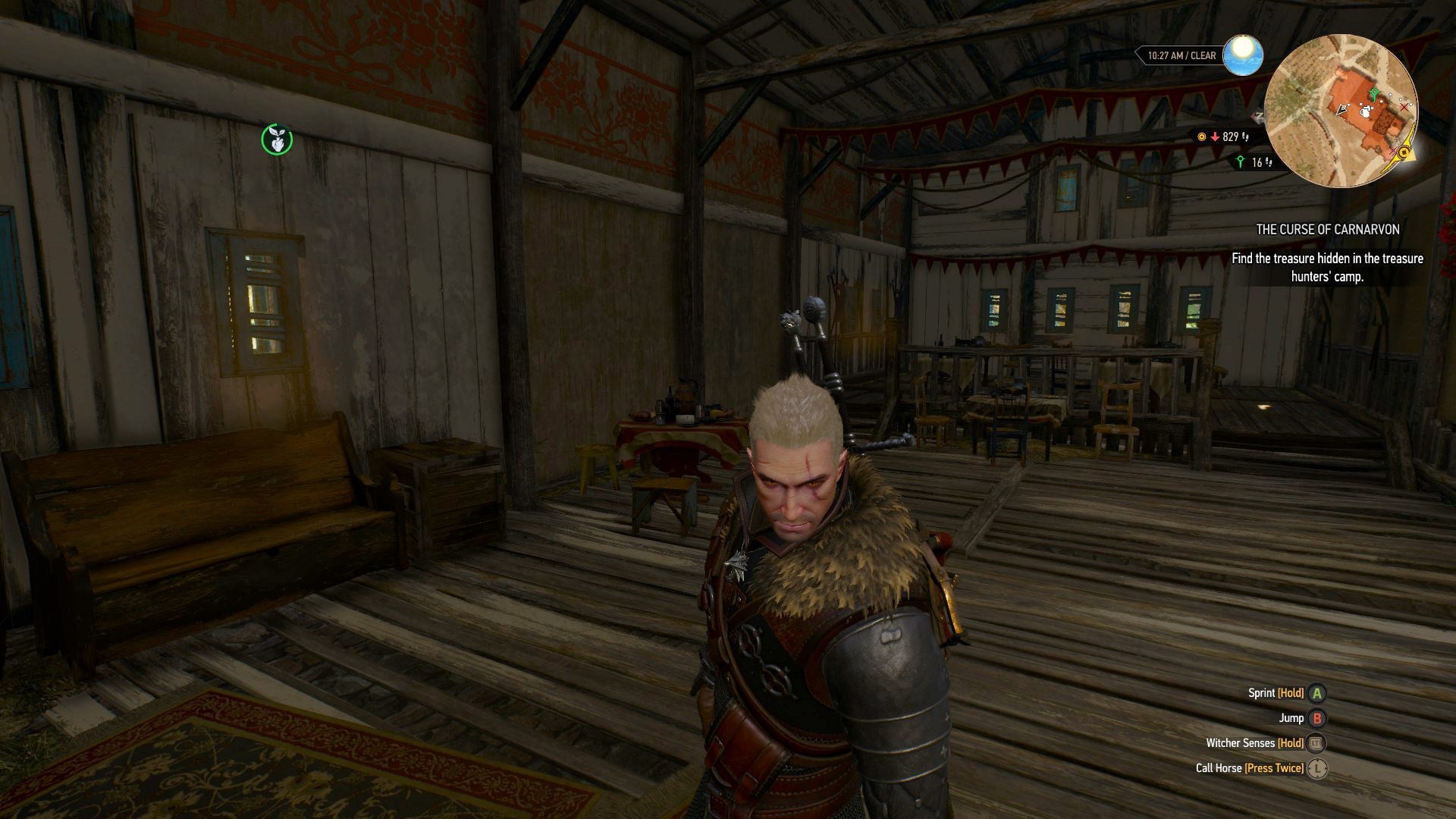The height and width of the screenshot is (819, 1456).
Task: Expand the 10:27 AM / CLEAR banner
Action: 1181,55
